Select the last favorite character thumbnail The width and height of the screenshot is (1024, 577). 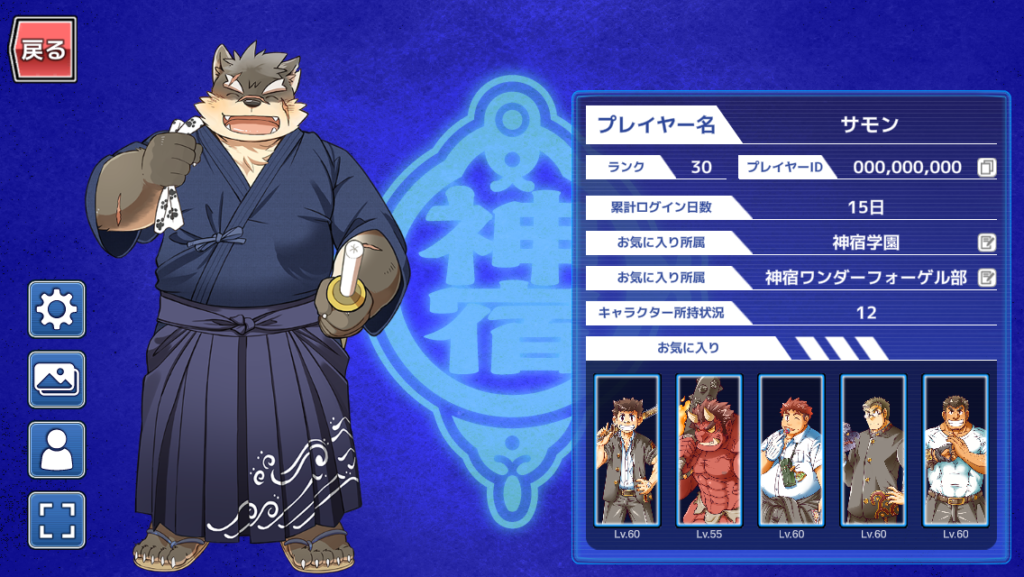pyautogui.click(x=955, y=450)
